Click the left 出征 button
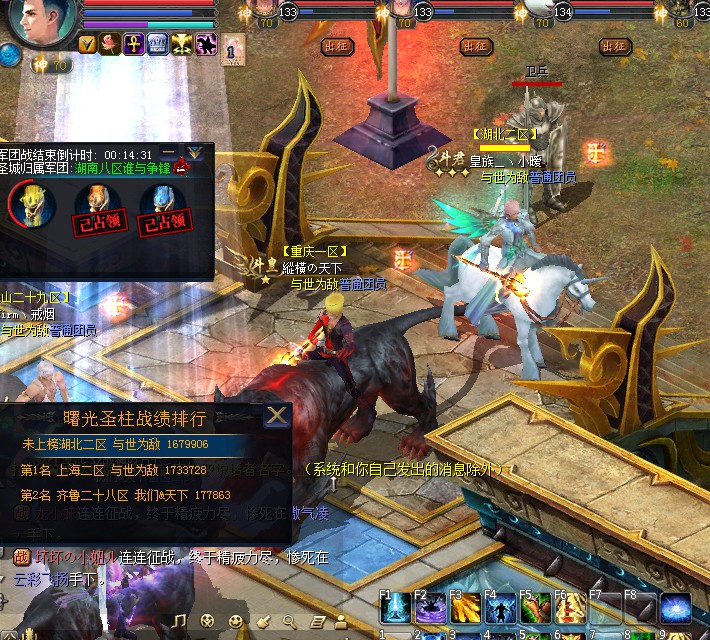 coord(337,46)
